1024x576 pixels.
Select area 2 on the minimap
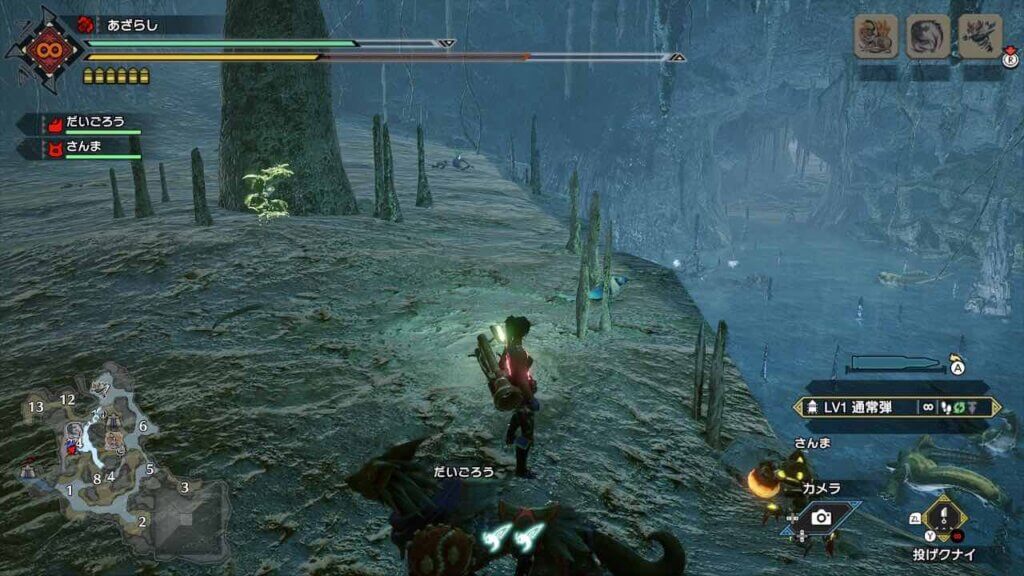pyautogui.click(x=142, y=521)
